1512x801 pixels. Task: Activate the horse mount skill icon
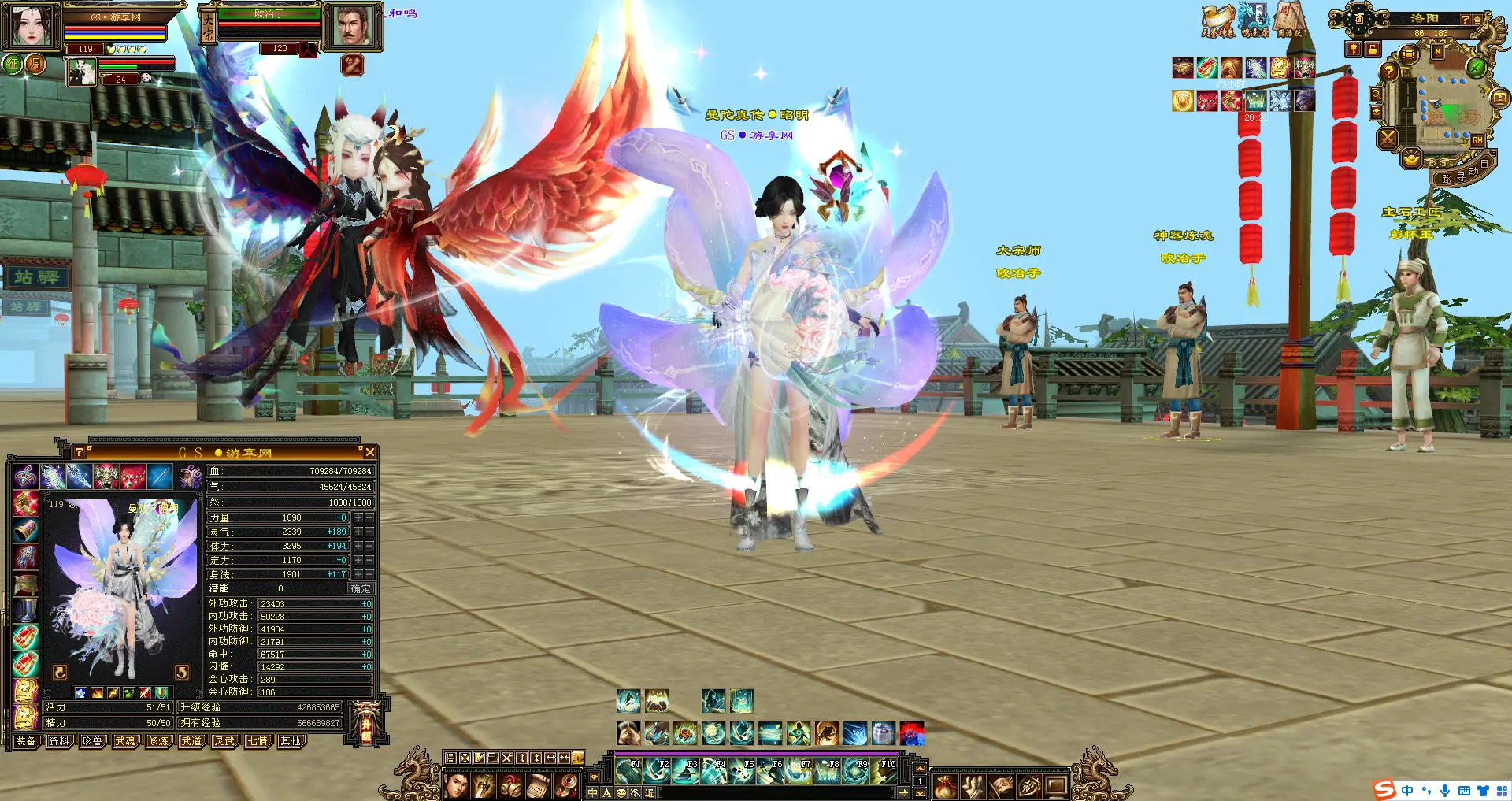(x=628, y=733)
